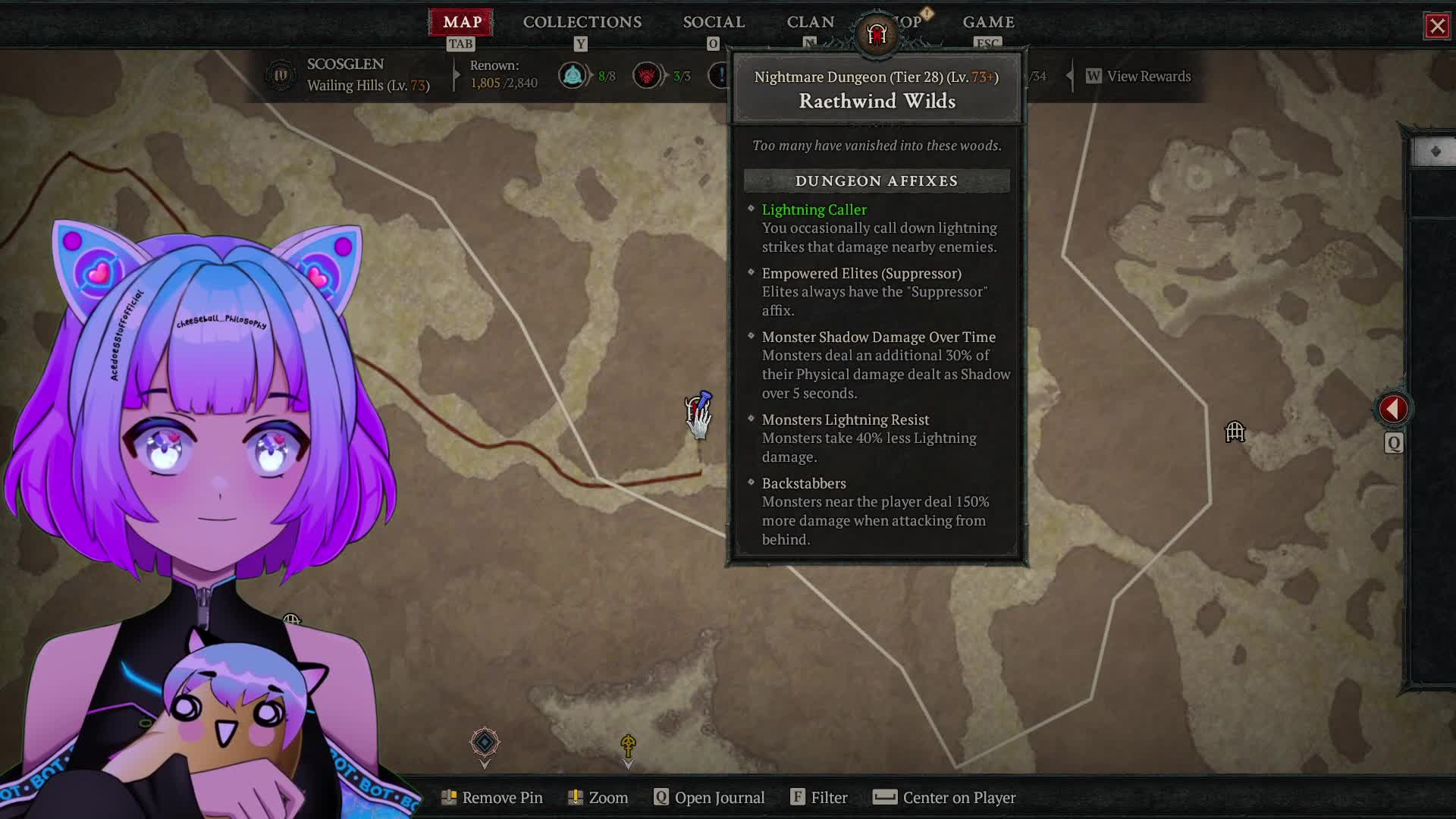Click the blue map pin marker
Viewport: 1456px width, 819px height.
[x=702, y=400]
